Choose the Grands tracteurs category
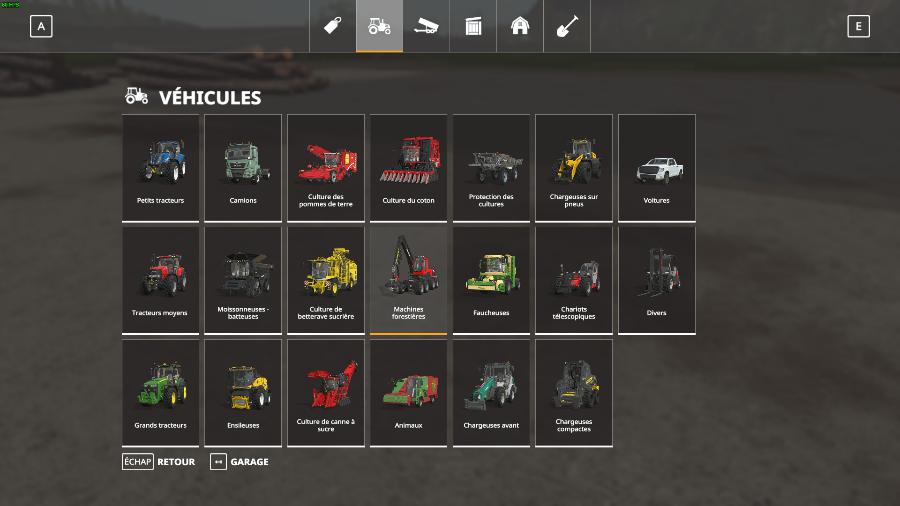Image resolution: width=900 pixels, height=506 pixels. pyautogui.click(x=161, y=393)
